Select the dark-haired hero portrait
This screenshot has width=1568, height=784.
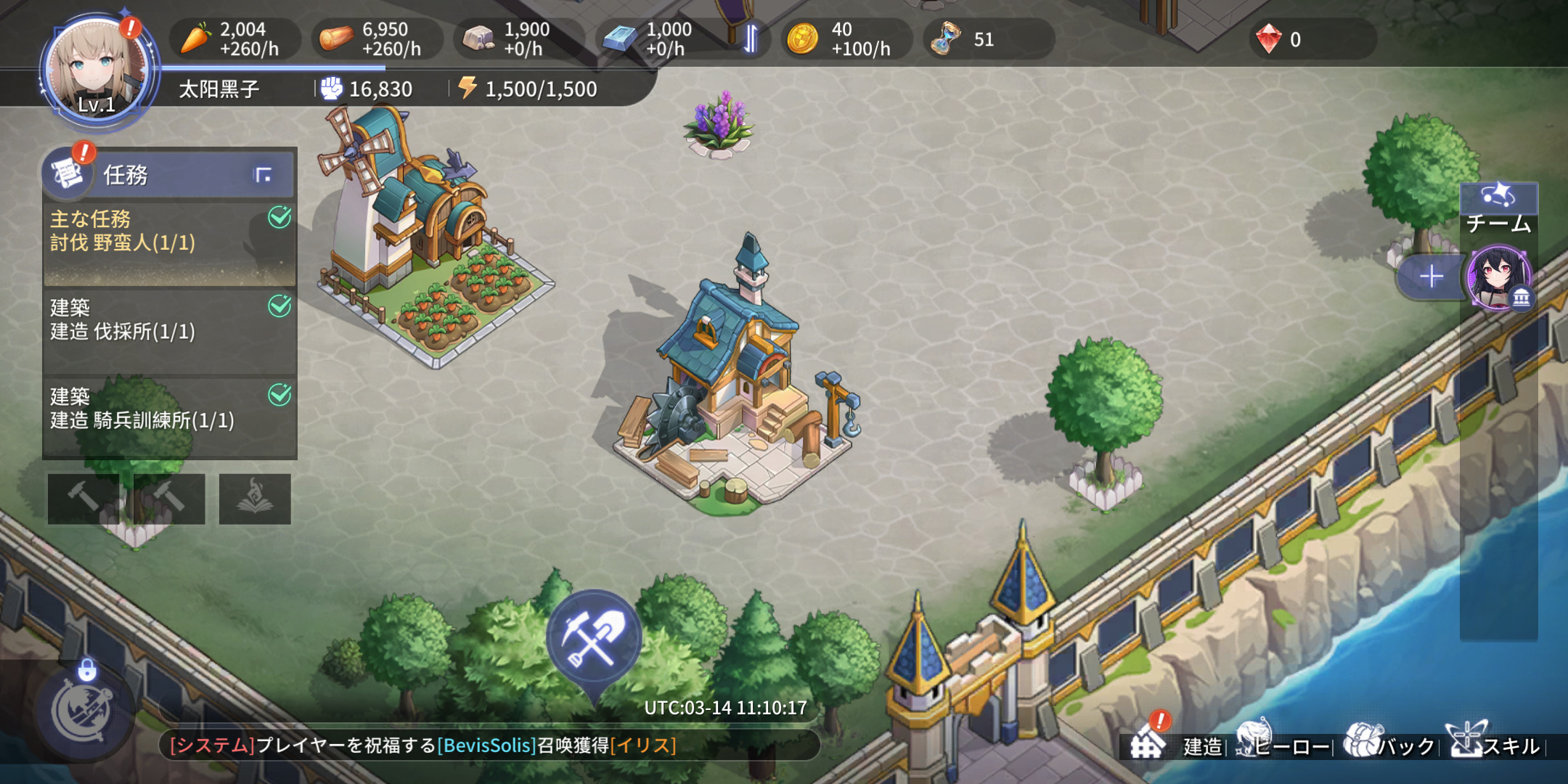(1498, 278)
